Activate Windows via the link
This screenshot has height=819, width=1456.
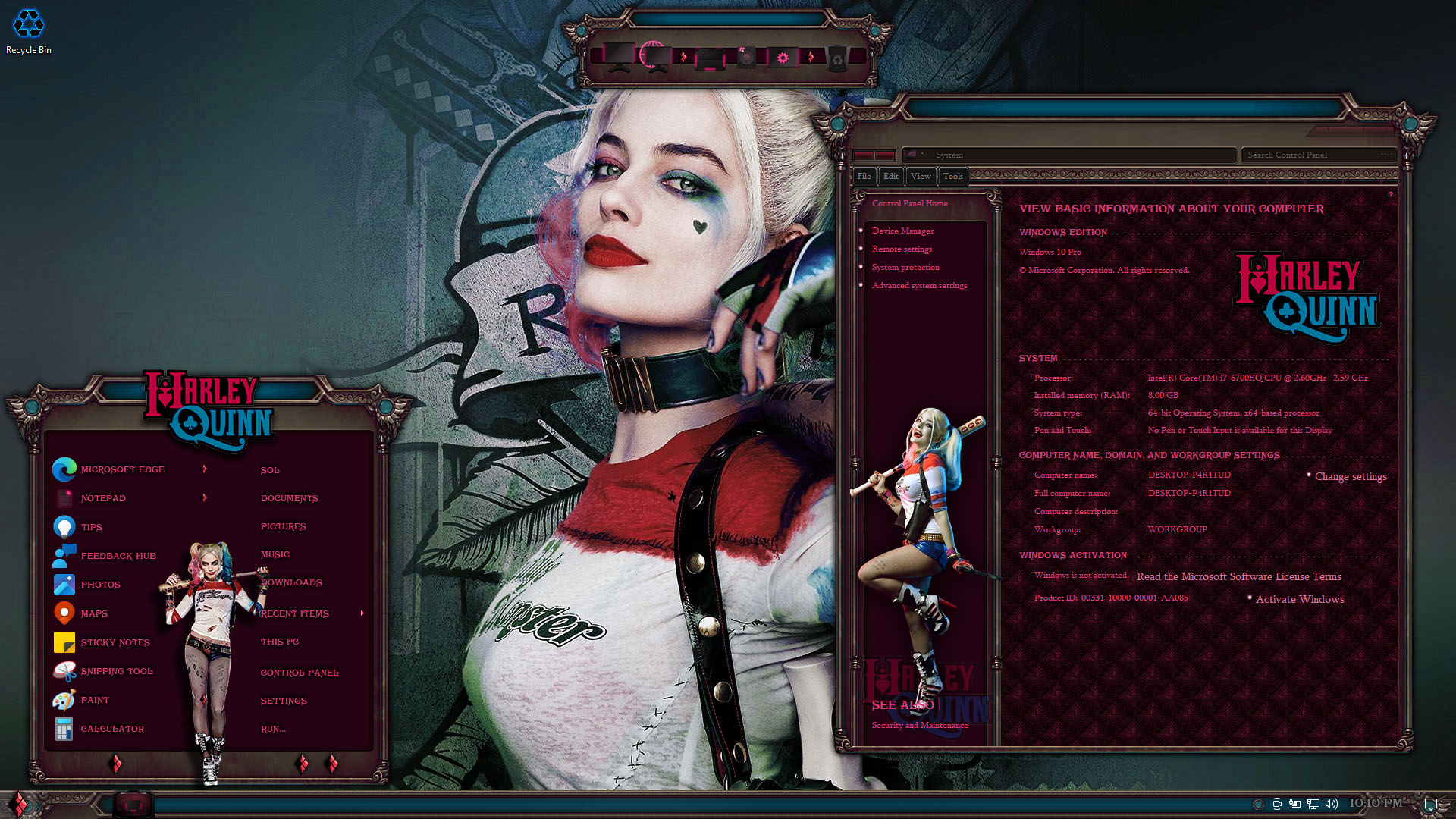(1300, 599)
